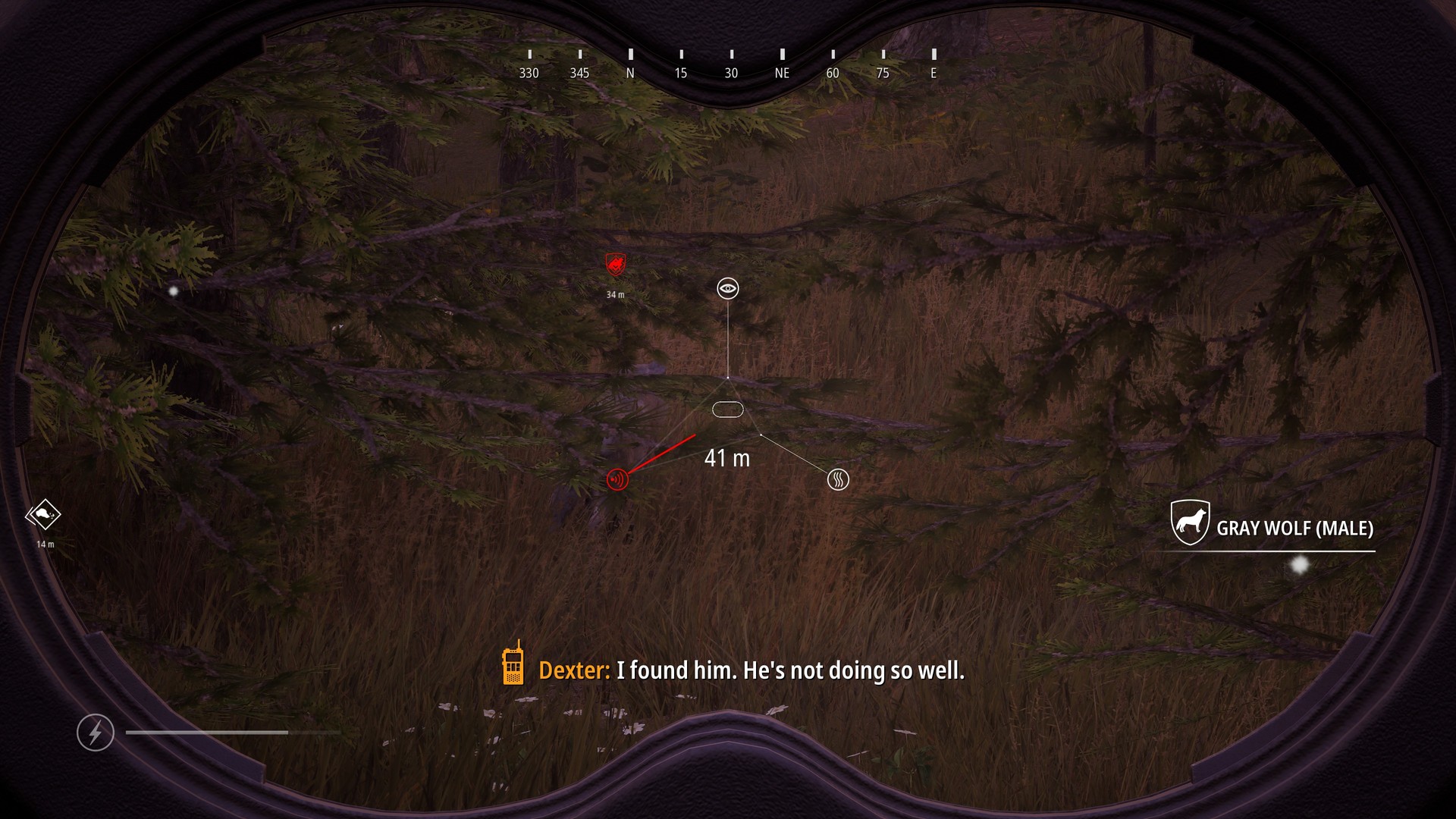Select the red noise warning indicator
This screenshot has width=1456, height=819.
click(617, 479)
